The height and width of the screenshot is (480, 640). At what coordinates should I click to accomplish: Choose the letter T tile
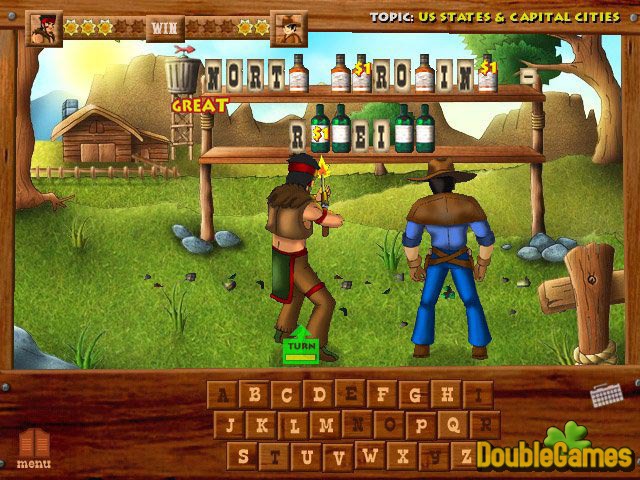(275, 456)
